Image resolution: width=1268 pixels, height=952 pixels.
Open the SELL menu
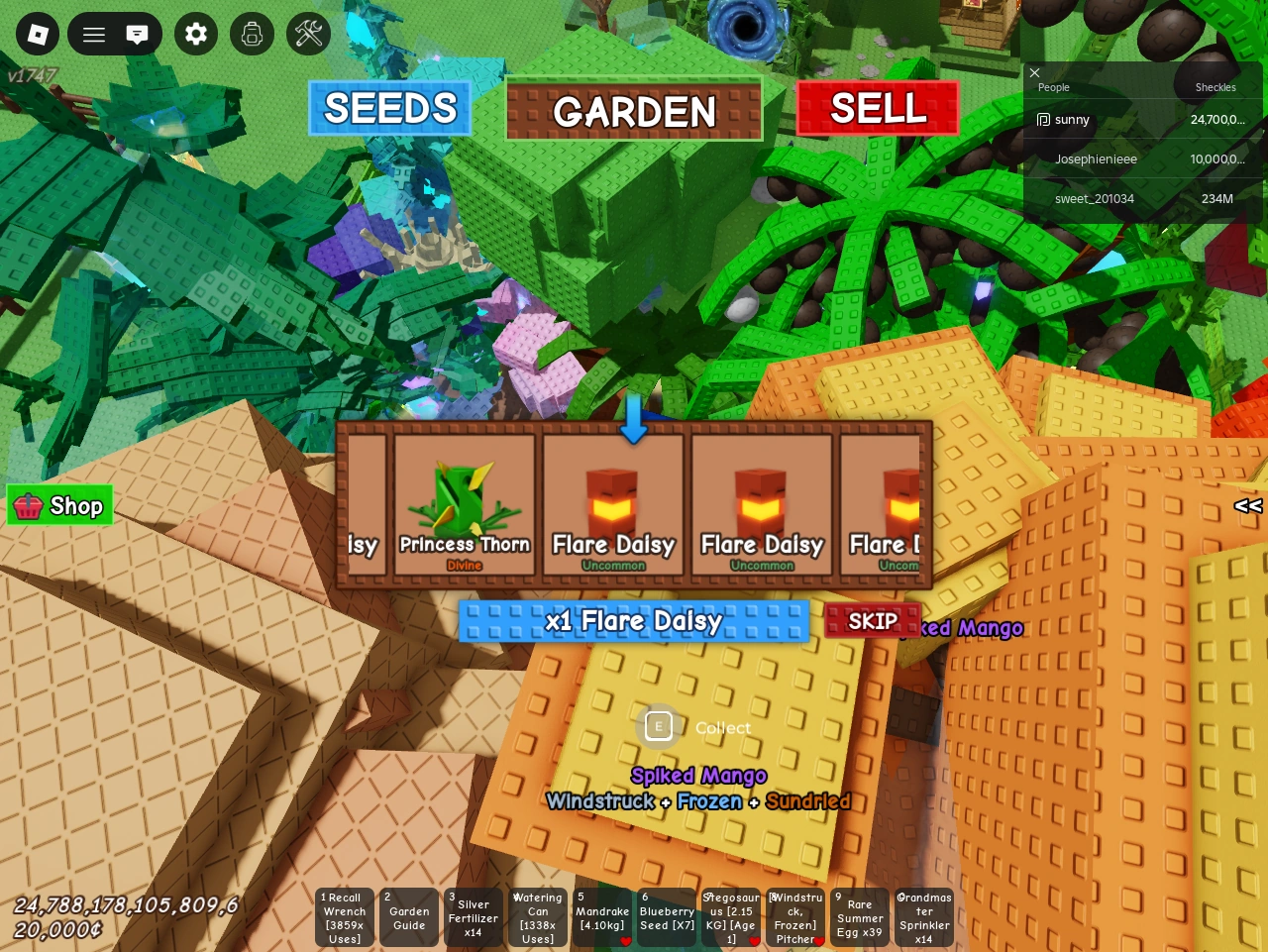click(878, 106)
